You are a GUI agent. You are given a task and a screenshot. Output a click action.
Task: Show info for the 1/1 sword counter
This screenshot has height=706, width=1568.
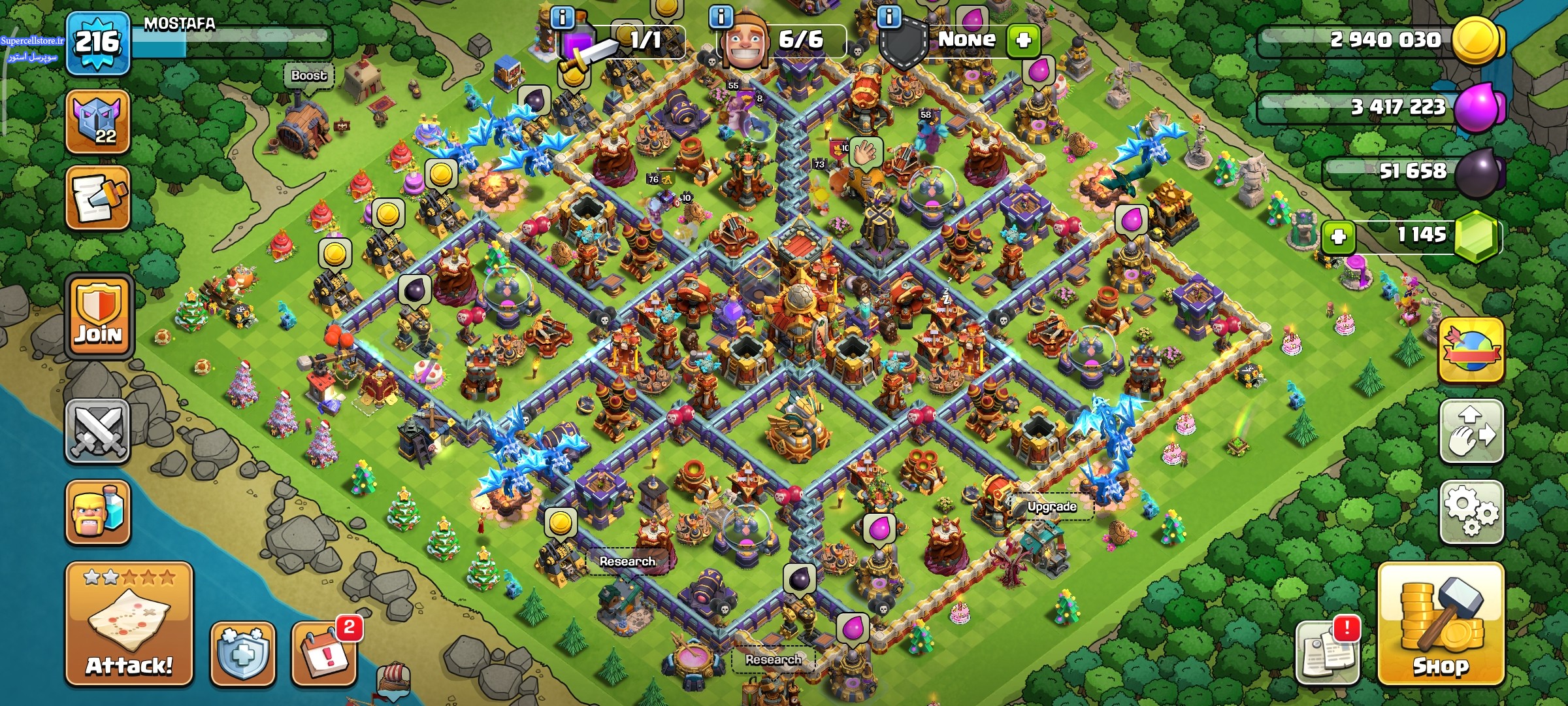pyautogui.click(x=563, y=17)
